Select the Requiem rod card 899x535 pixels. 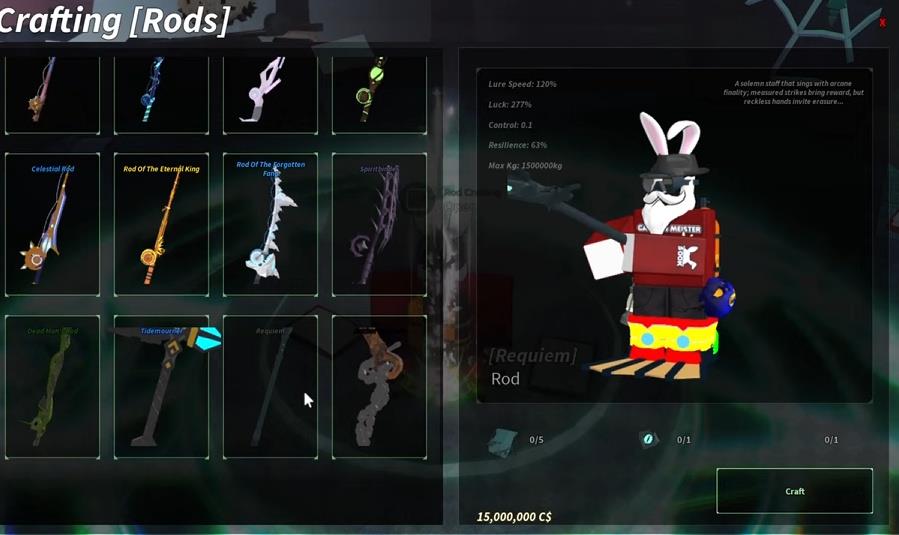coord(270,388)
